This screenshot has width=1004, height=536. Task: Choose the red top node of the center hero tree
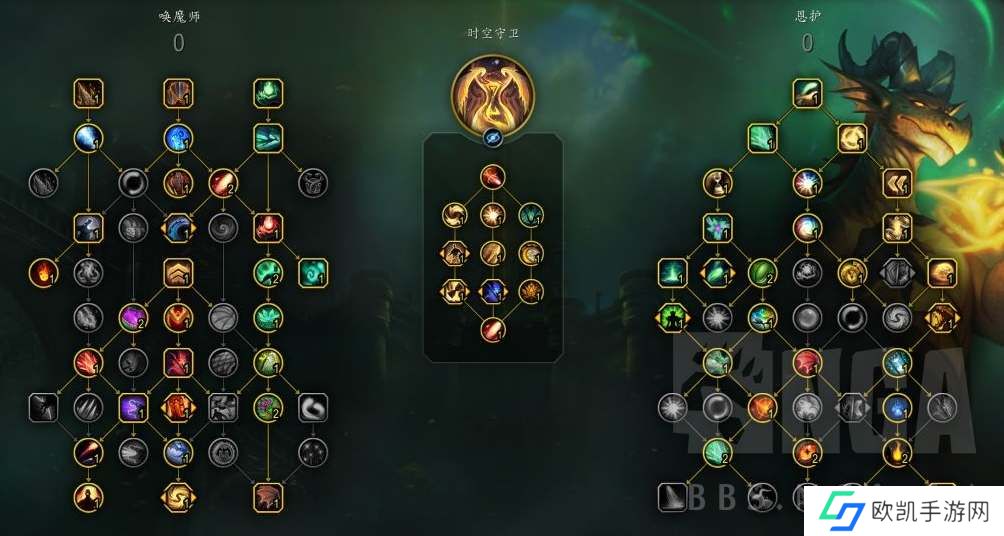tap(493, 177)
